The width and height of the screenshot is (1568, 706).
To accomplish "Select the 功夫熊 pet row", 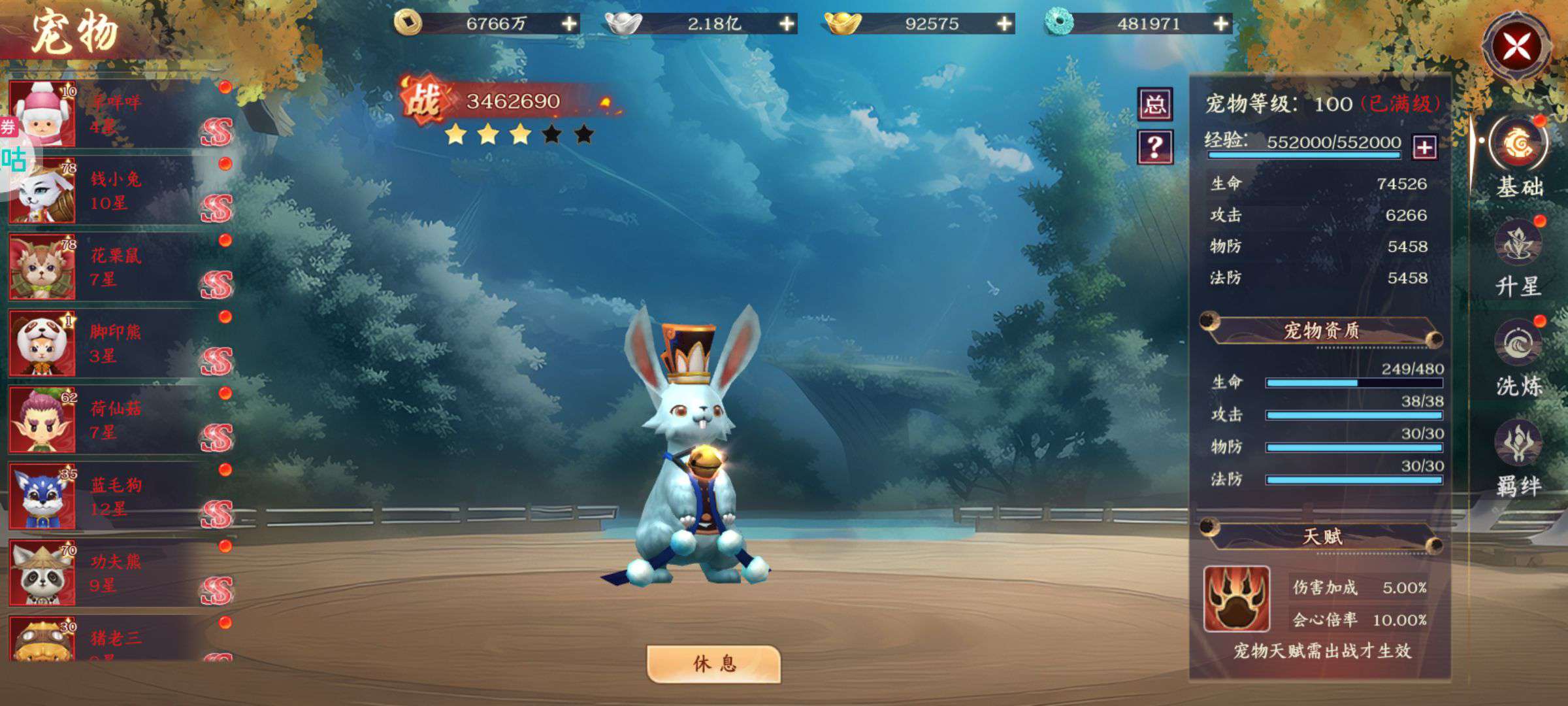I will tap(118, 573).
